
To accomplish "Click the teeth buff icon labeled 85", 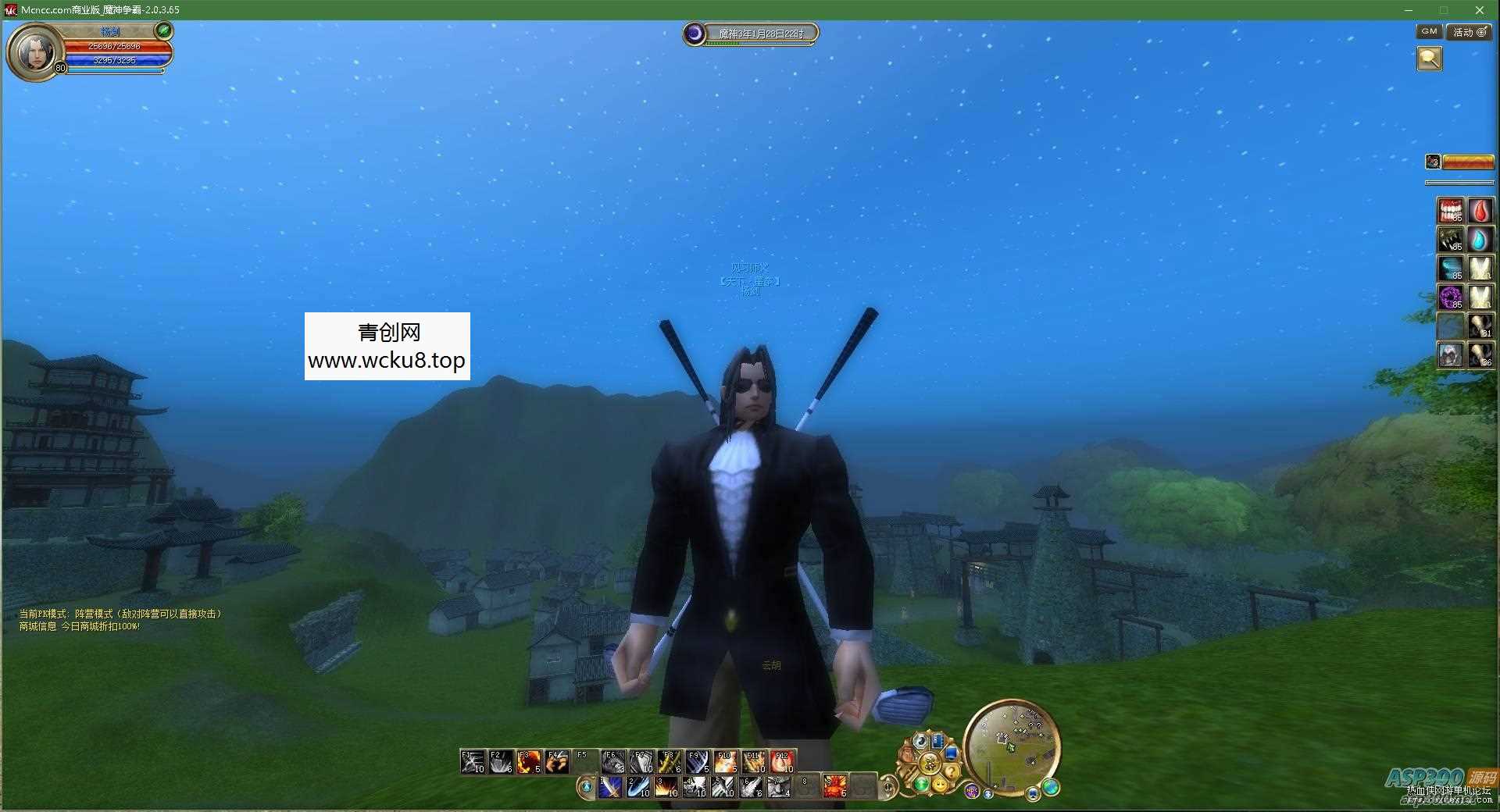I will (x=1450, y=209).
